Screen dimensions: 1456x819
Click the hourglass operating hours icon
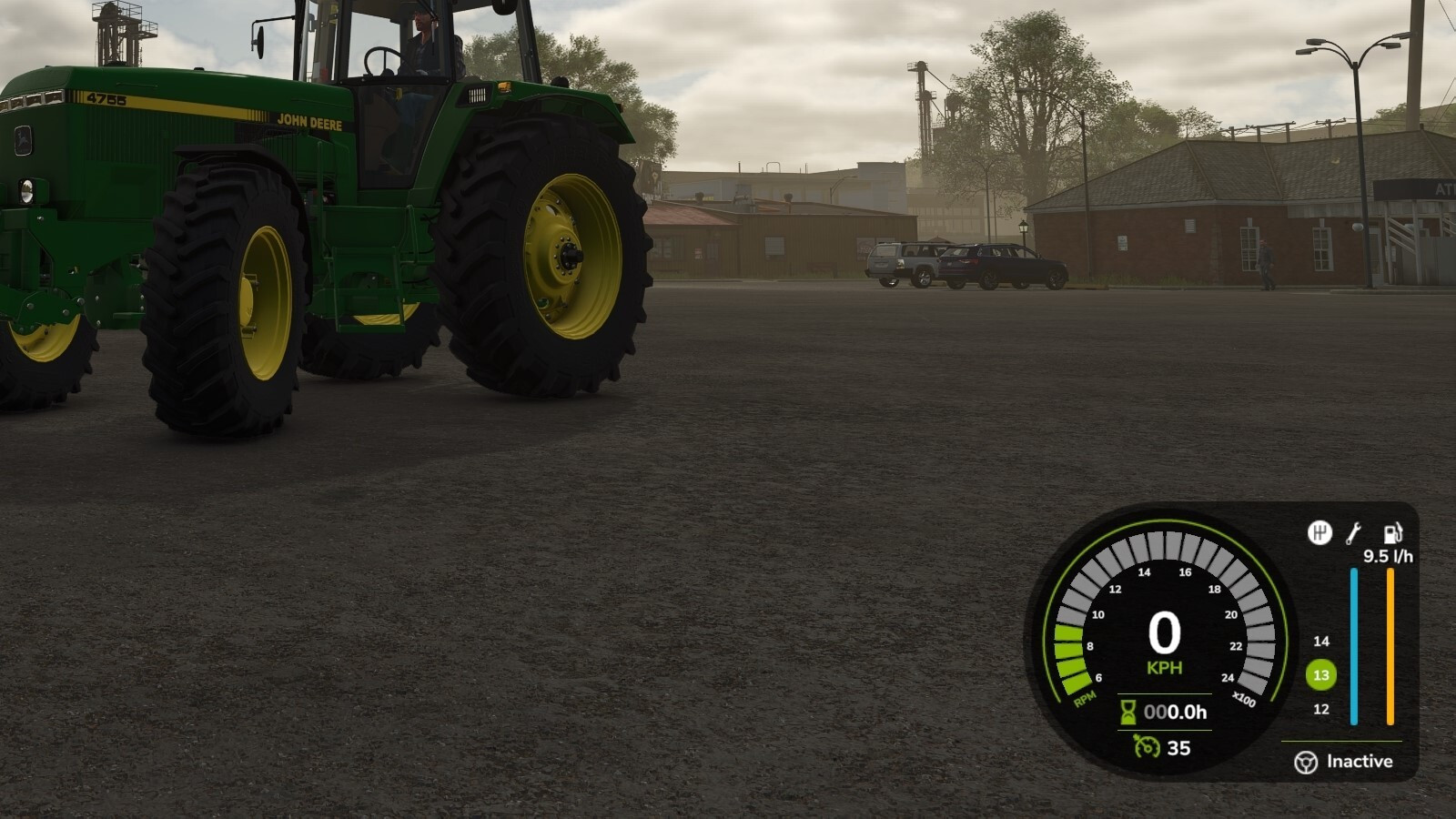tap(1128, 712)
